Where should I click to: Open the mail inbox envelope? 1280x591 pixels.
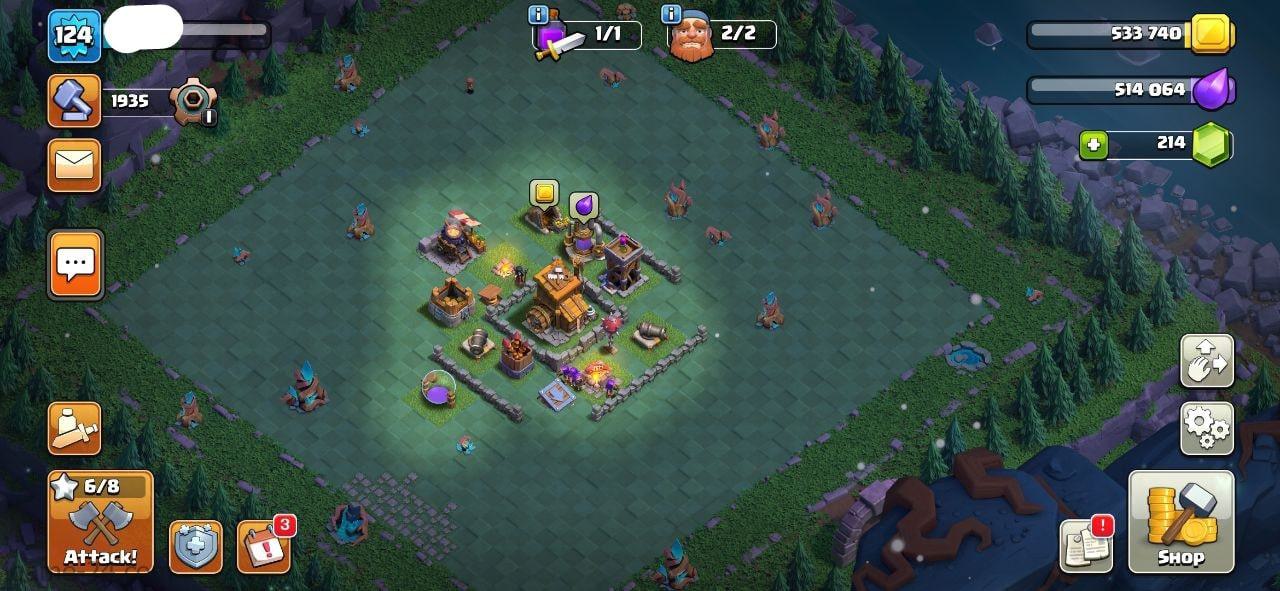click(x=74, y=165)
